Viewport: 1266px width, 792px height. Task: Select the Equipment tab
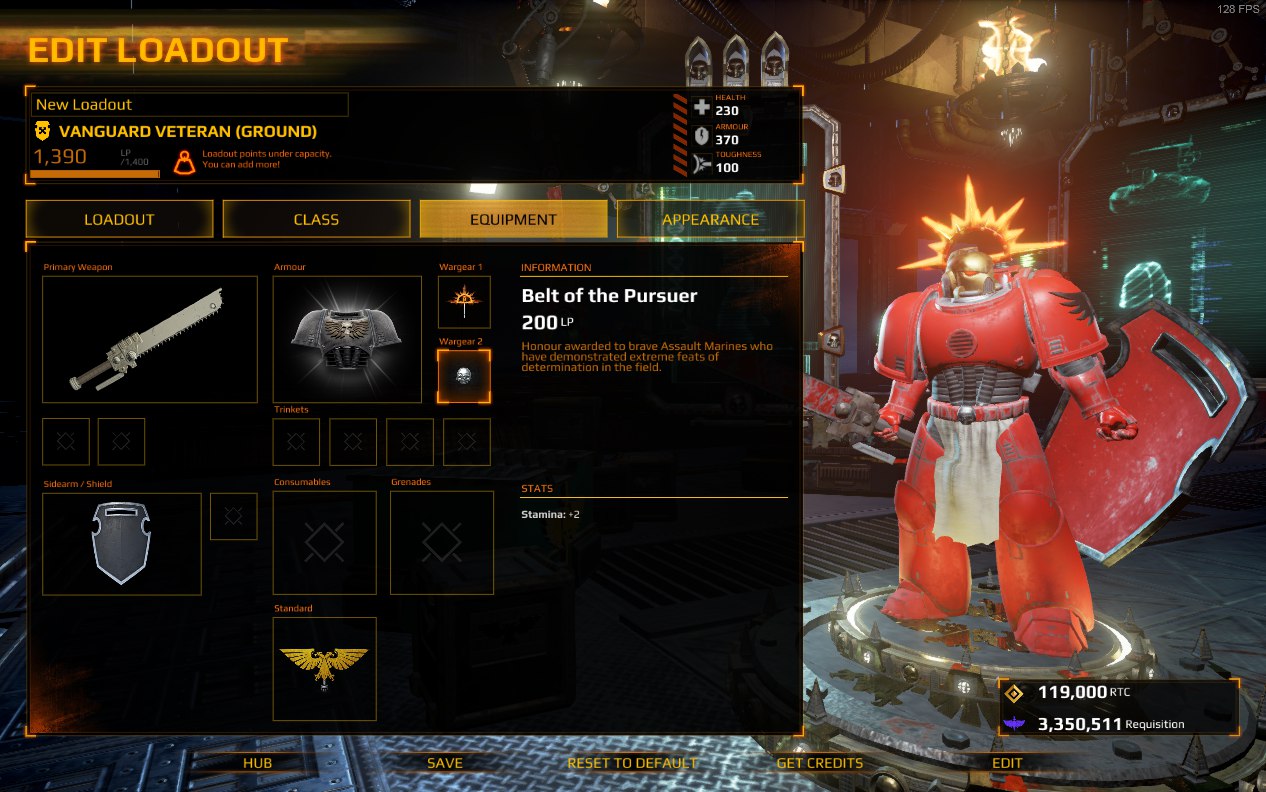(513, 219)
